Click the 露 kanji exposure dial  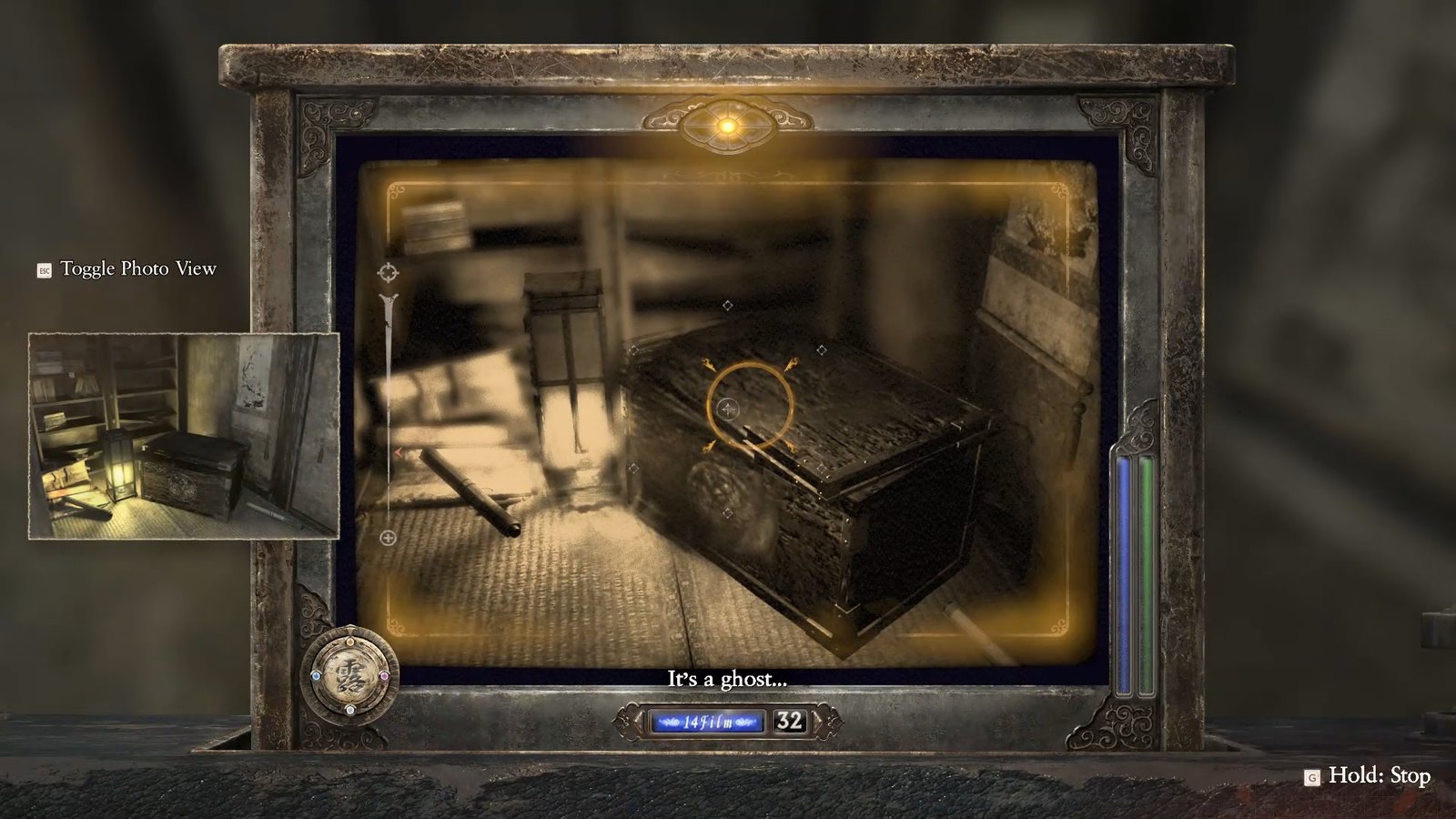pos(350,673)
